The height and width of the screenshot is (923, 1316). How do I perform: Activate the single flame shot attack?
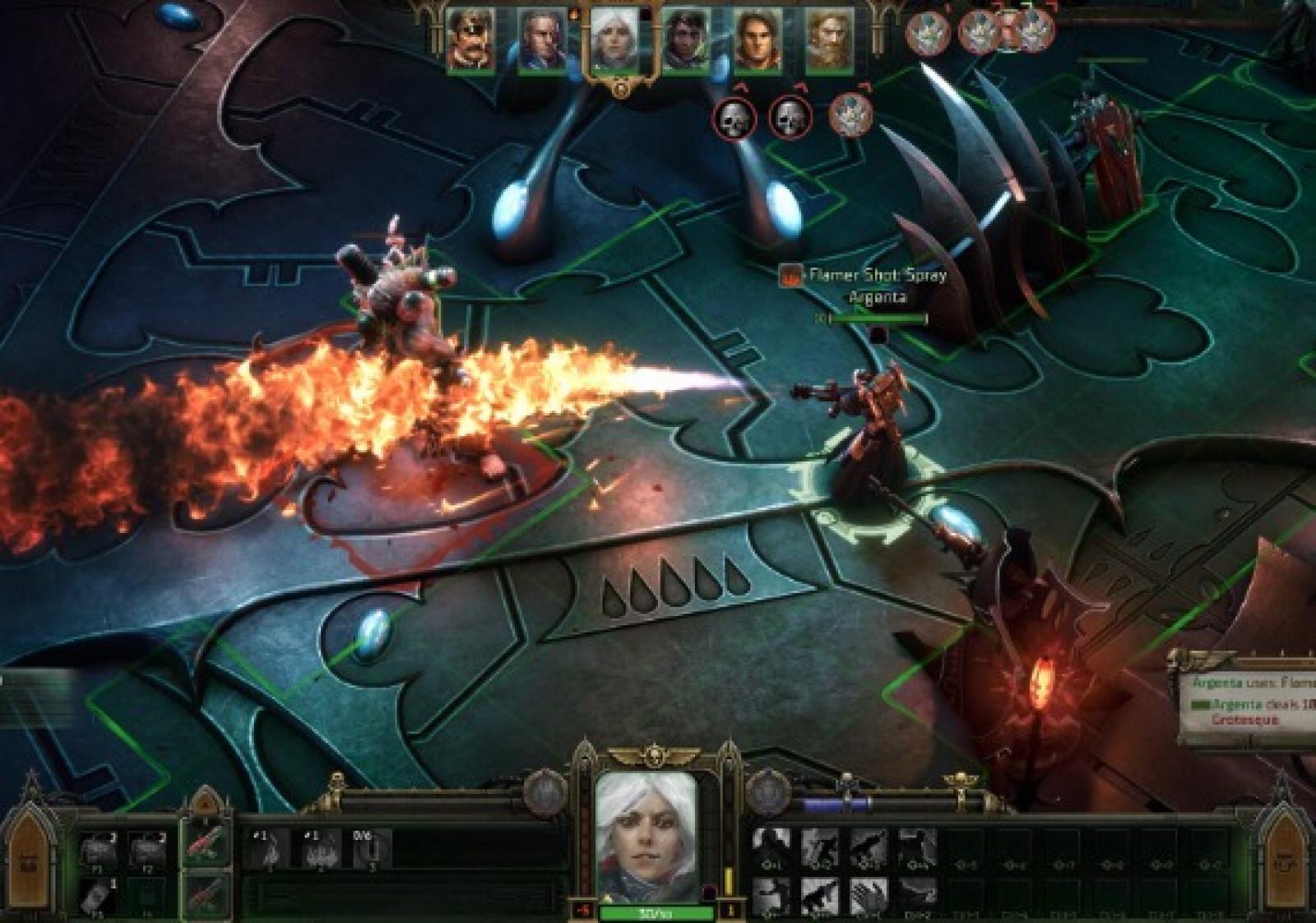268,849
